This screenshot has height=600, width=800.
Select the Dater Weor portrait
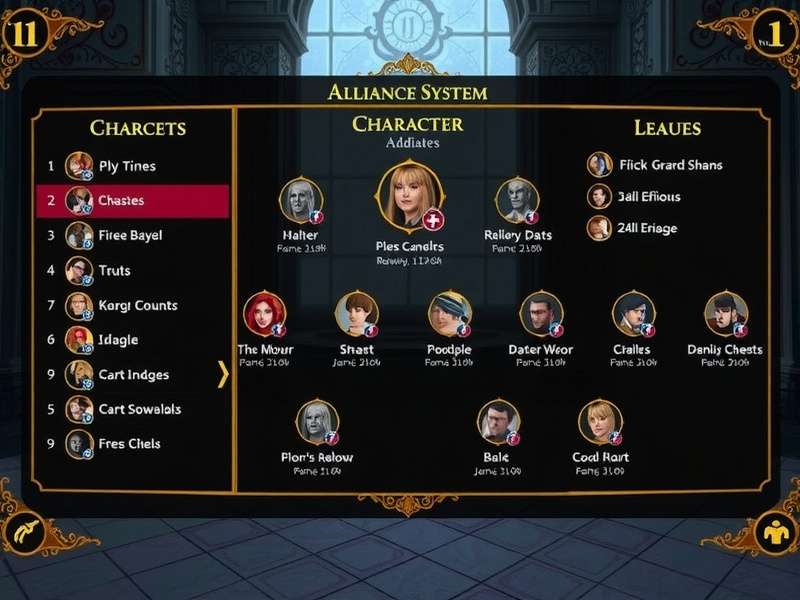tap(540, 315)
